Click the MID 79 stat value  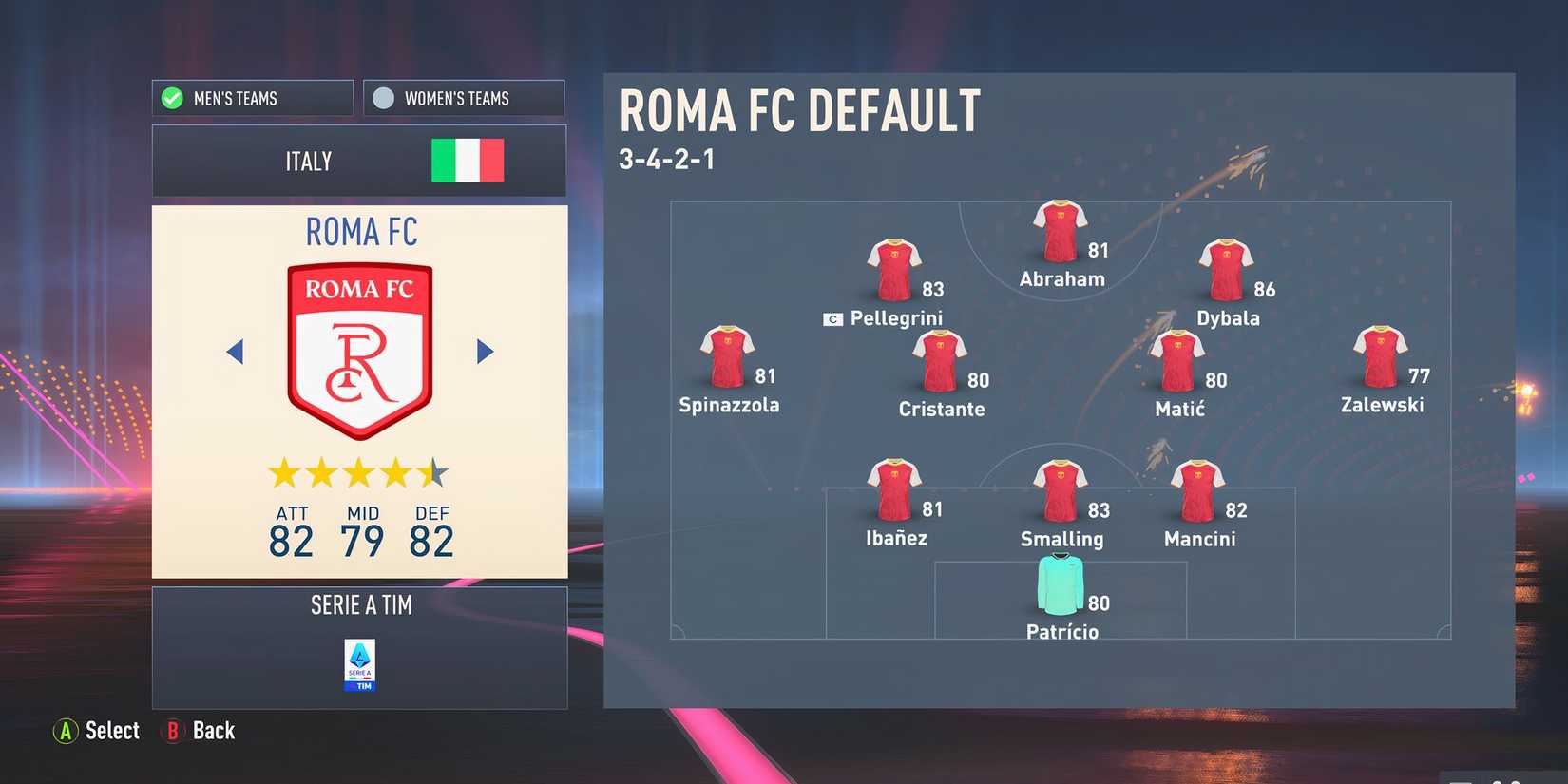click(x=362, y=540)
